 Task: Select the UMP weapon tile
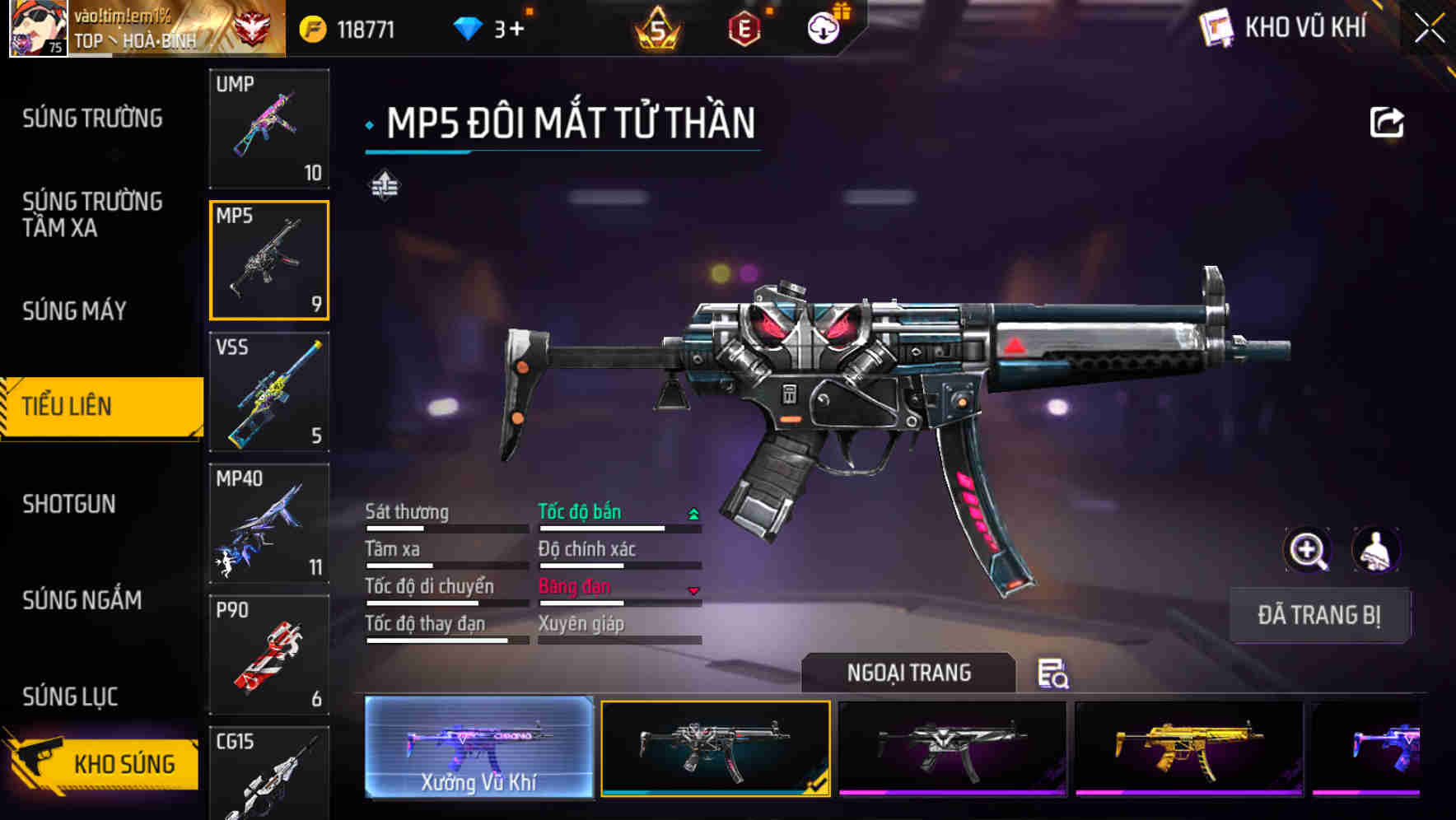269,128
